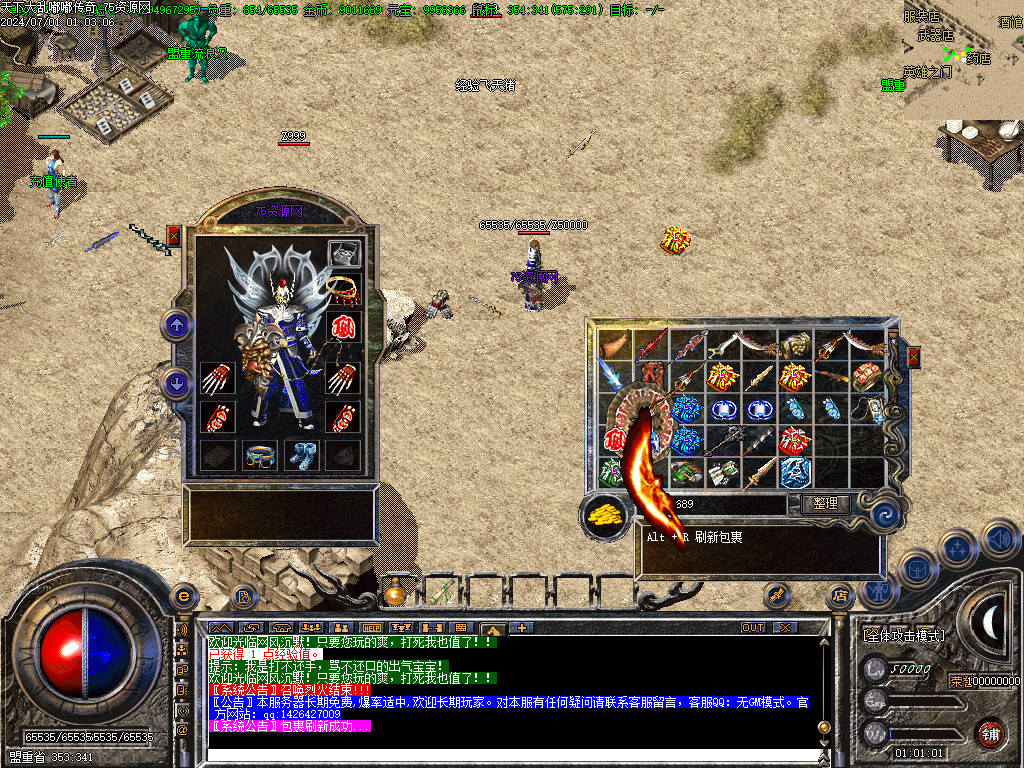
Task: Select the equipped blue boots slot
Action: tap(301, 455)
